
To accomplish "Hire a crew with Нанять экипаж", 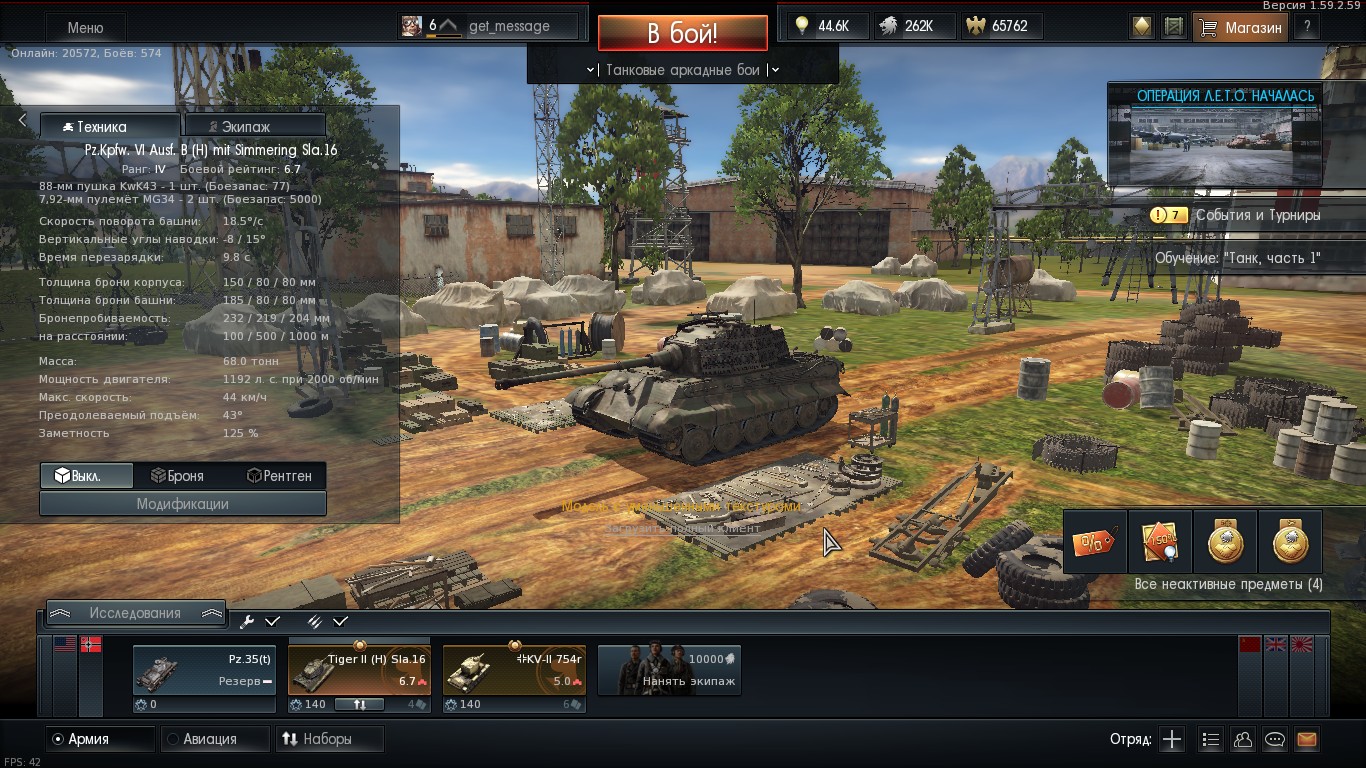I will tap(669, 670).
